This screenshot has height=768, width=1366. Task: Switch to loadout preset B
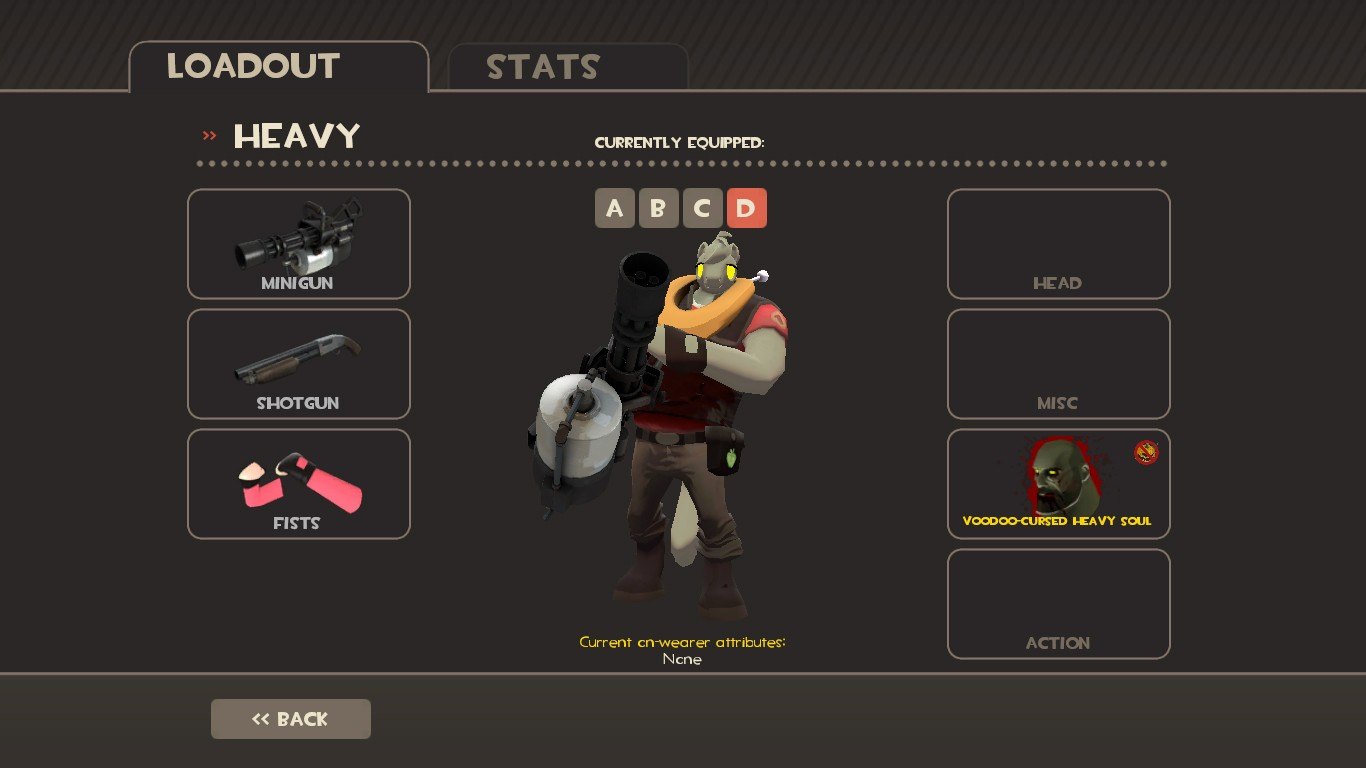[658, 208]
